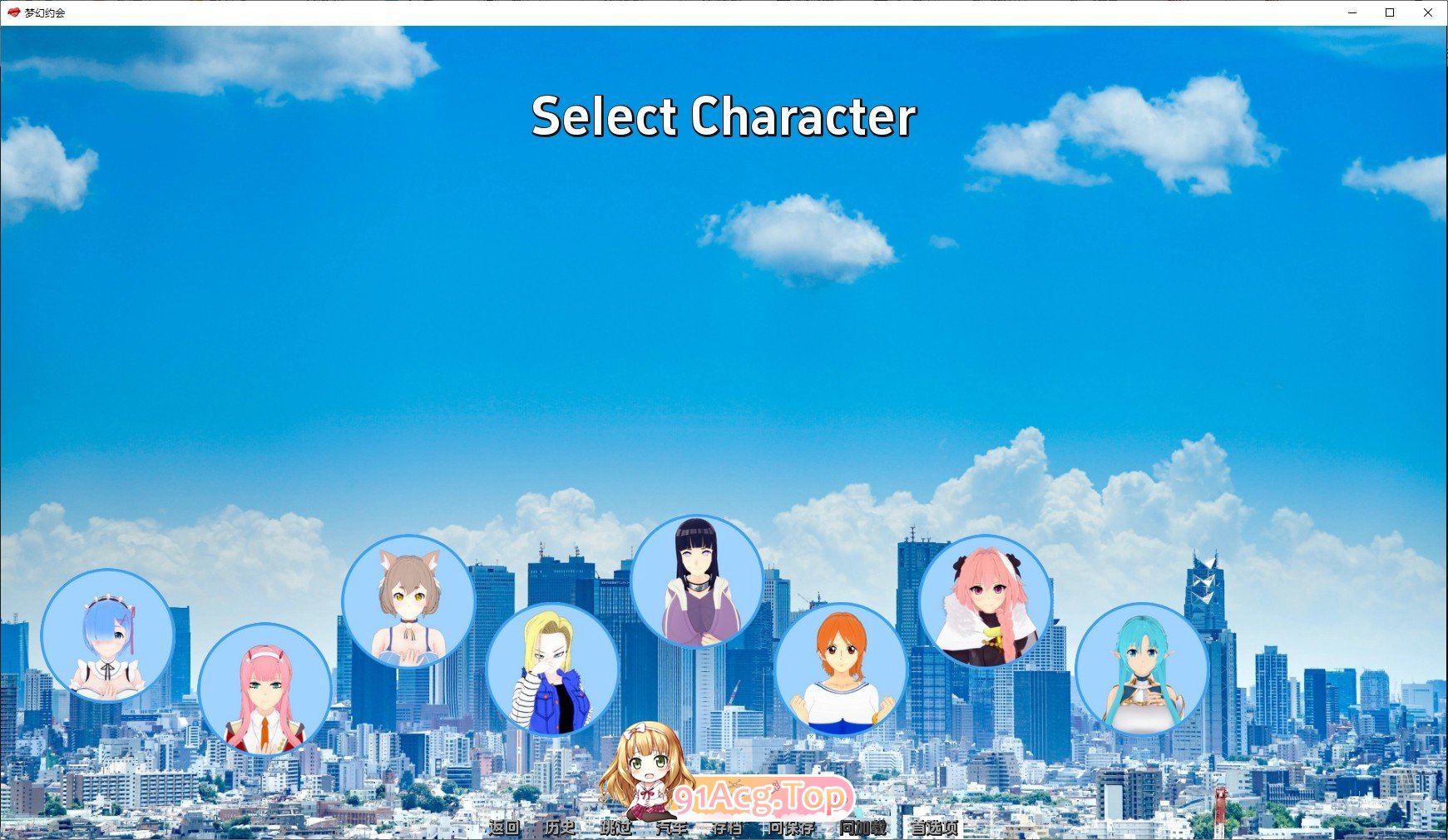Image resolution: width=1448 pixels, height=840 pixels.
Task: Select Rem's maid character portrait
Action: 108,640
